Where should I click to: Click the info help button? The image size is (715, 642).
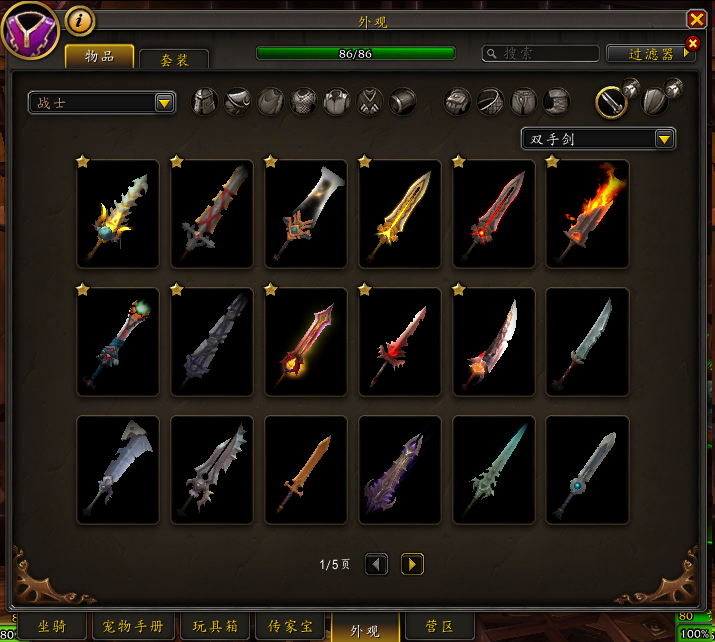[79, 20]
